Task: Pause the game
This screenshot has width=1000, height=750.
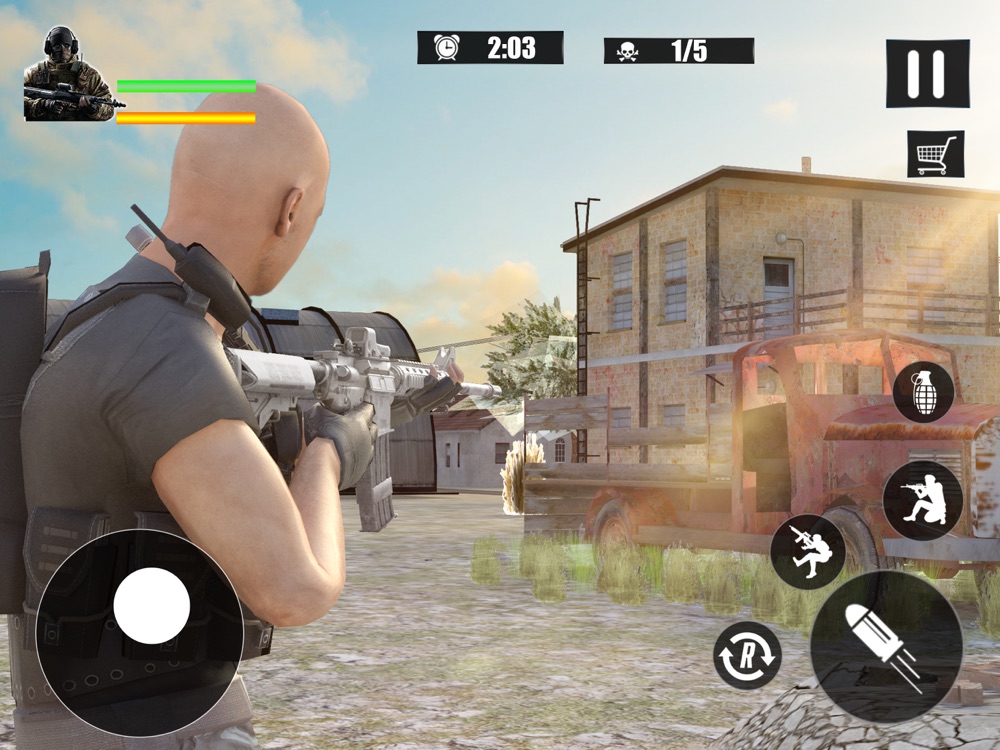Action: pos(927,74)
